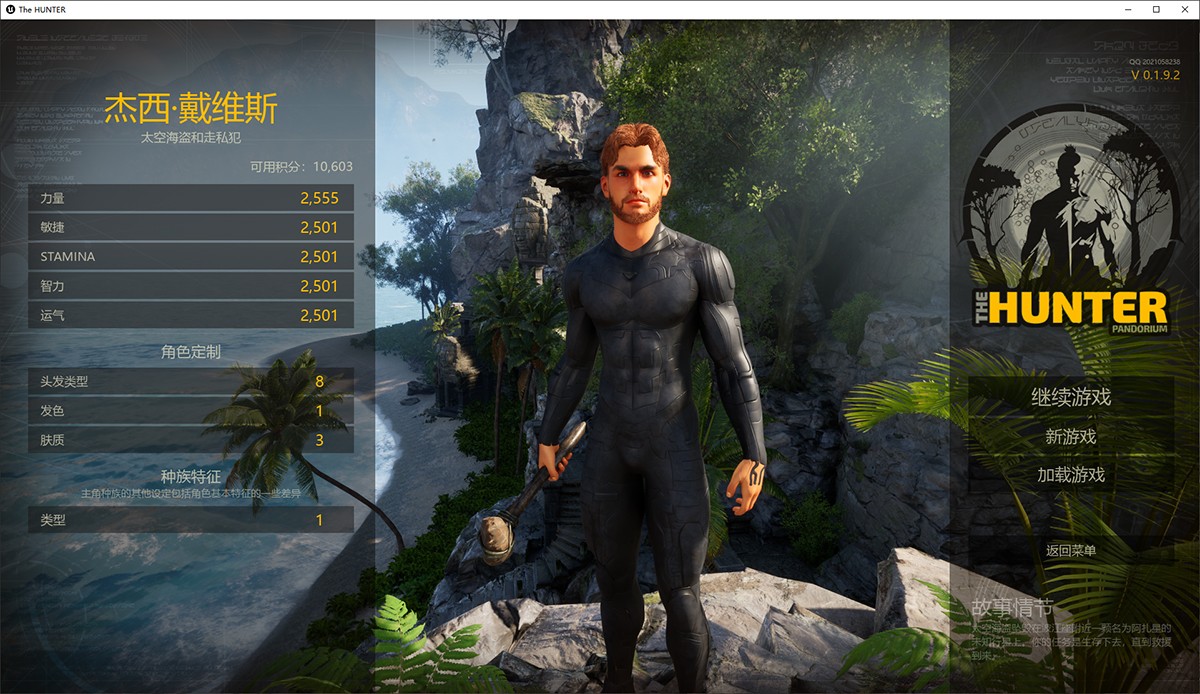Change the 发色 hair color row
Screen dimensions: 1200x694
tap(191, 411)
